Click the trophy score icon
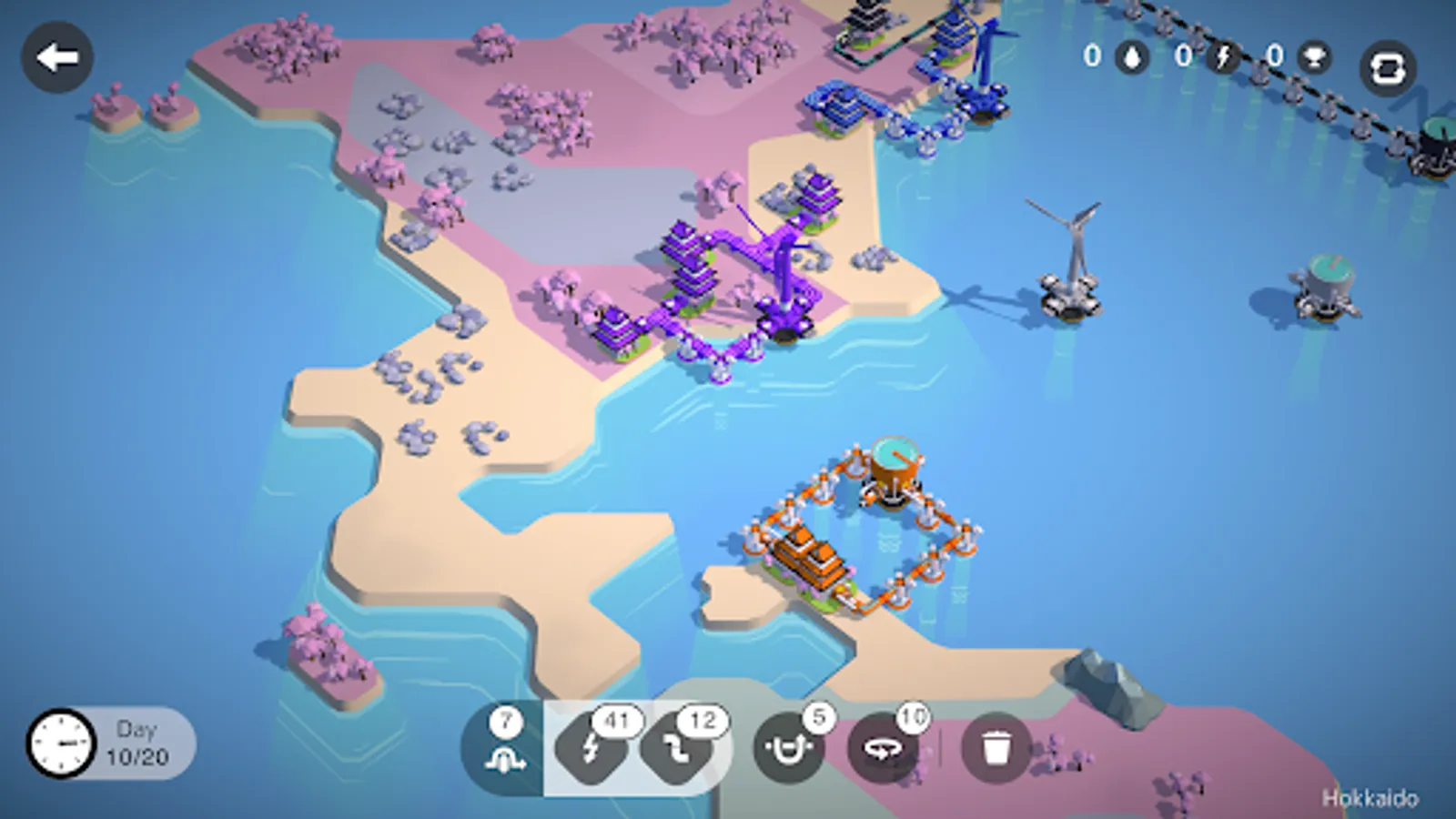 (x=1318, y=55)
